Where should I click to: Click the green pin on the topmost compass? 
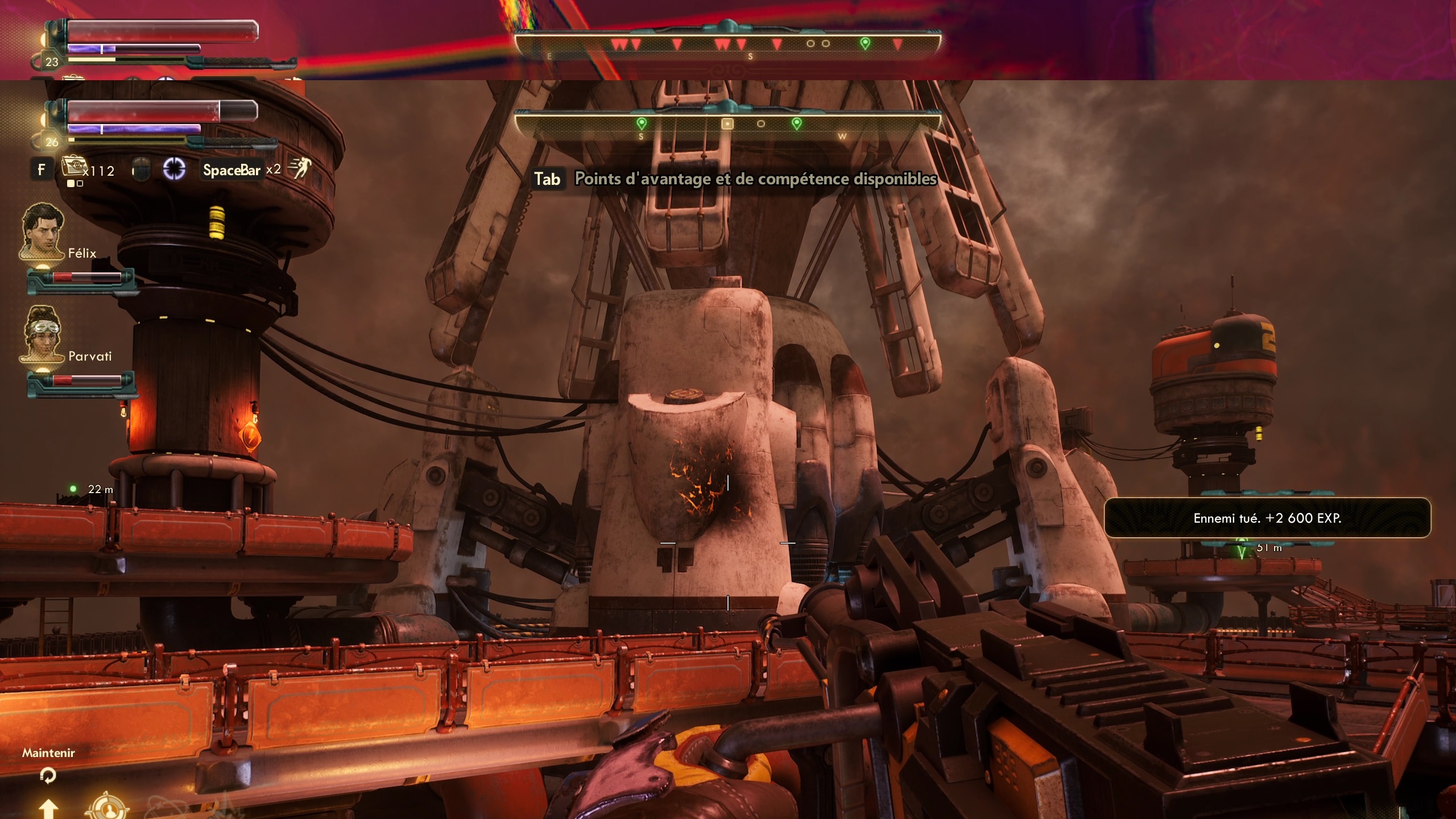click(865, 43)
